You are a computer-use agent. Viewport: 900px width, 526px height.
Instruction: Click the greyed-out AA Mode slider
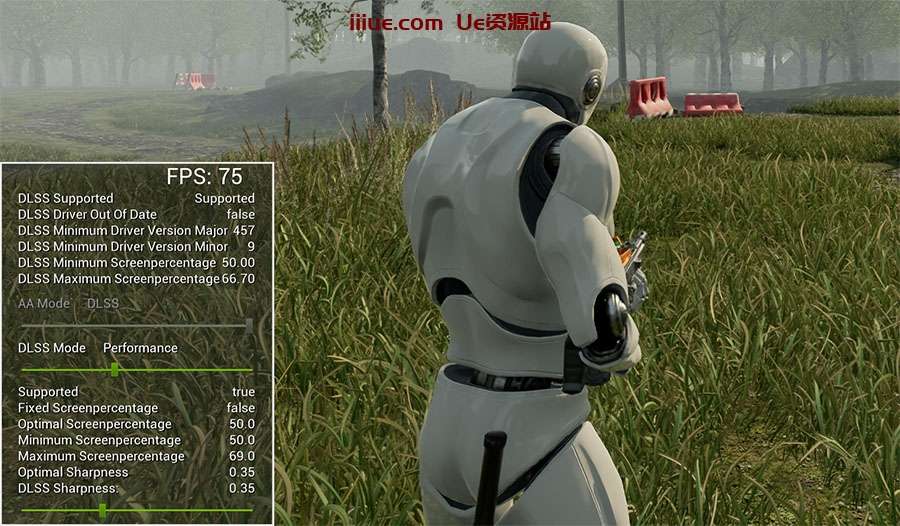(135, 324)
